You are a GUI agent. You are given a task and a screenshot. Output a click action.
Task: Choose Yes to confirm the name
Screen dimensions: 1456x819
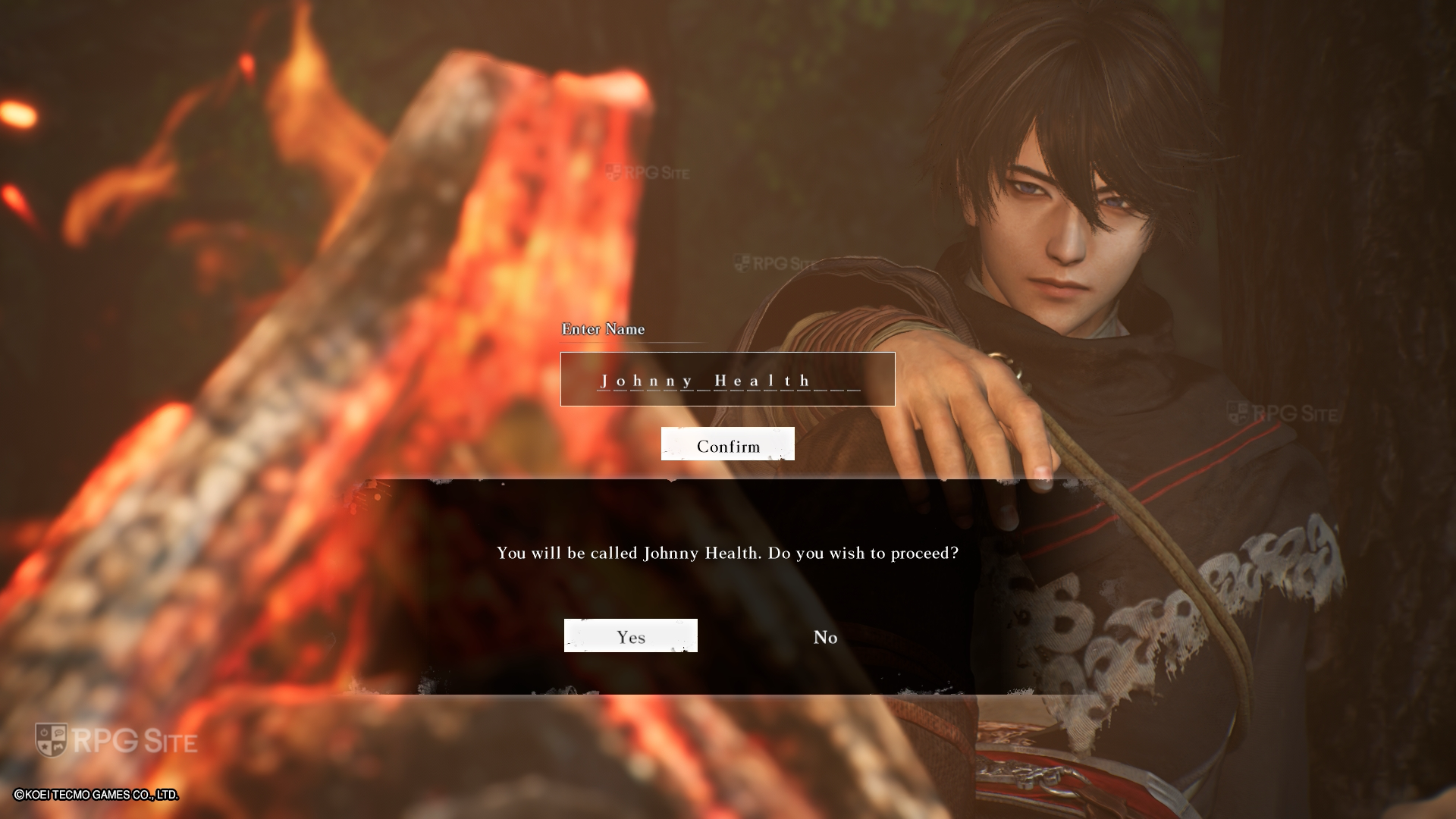630,636
